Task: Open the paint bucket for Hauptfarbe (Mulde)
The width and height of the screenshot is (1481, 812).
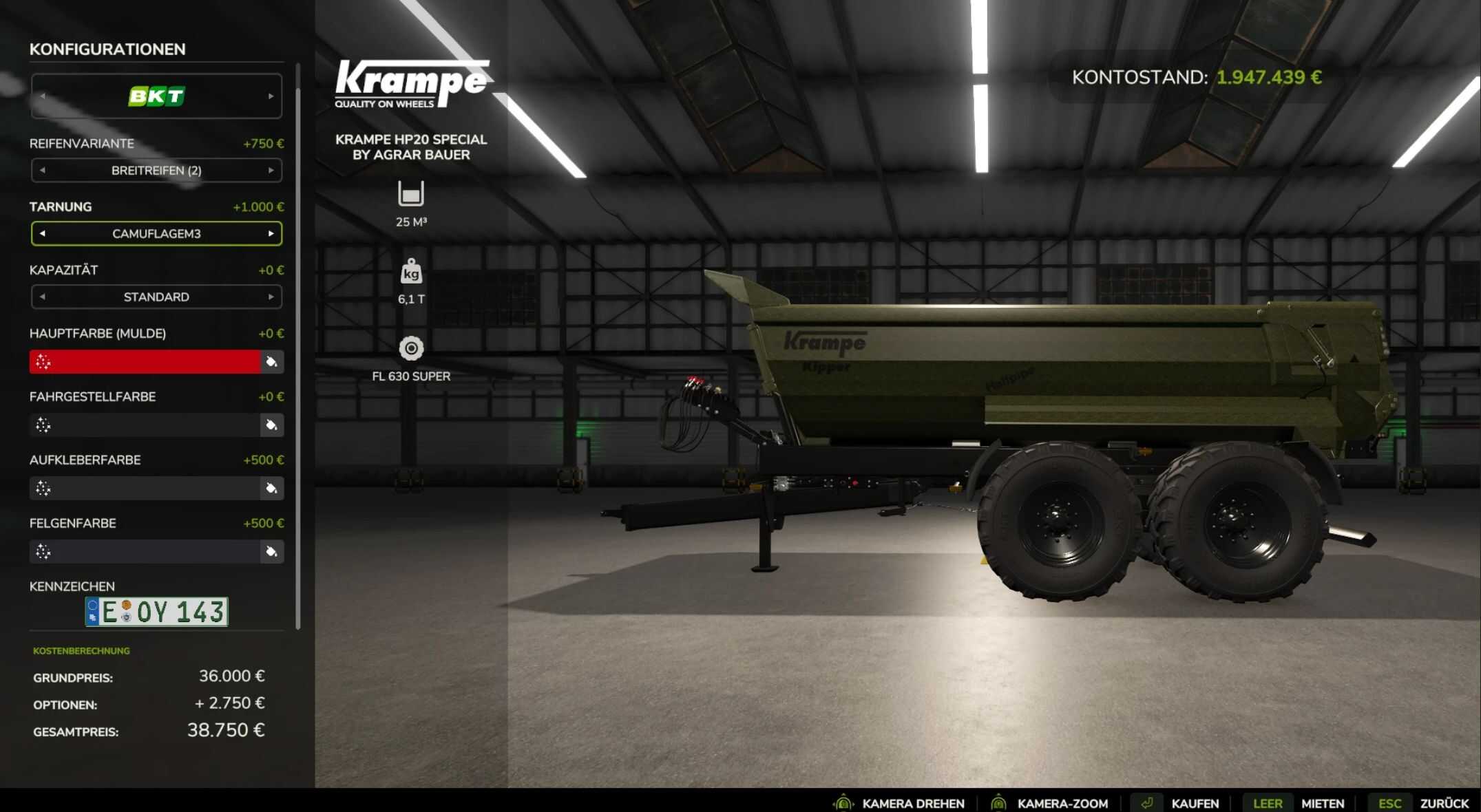Action: (x=271, y=361)
